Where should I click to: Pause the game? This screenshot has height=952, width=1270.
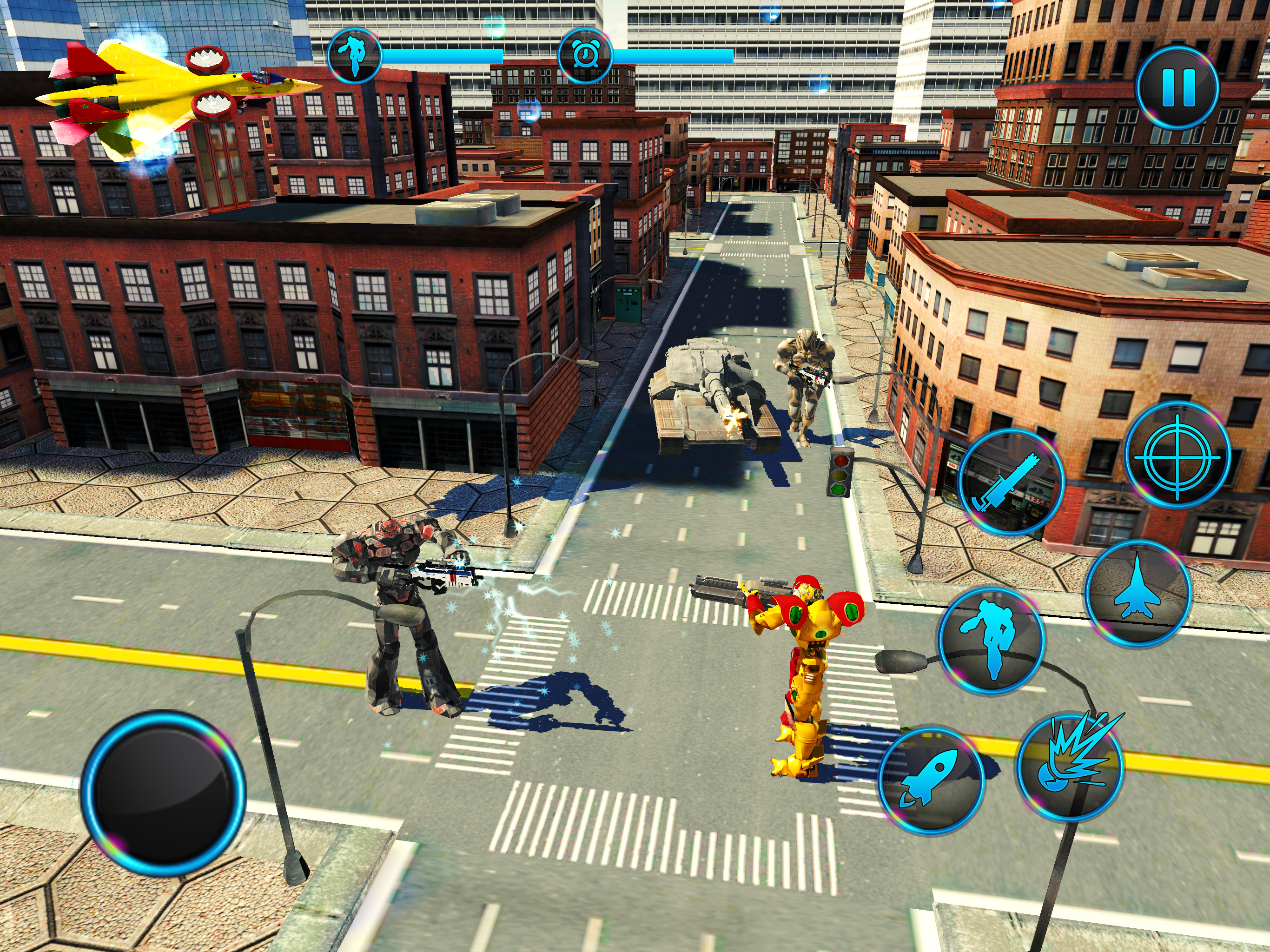1177,88
